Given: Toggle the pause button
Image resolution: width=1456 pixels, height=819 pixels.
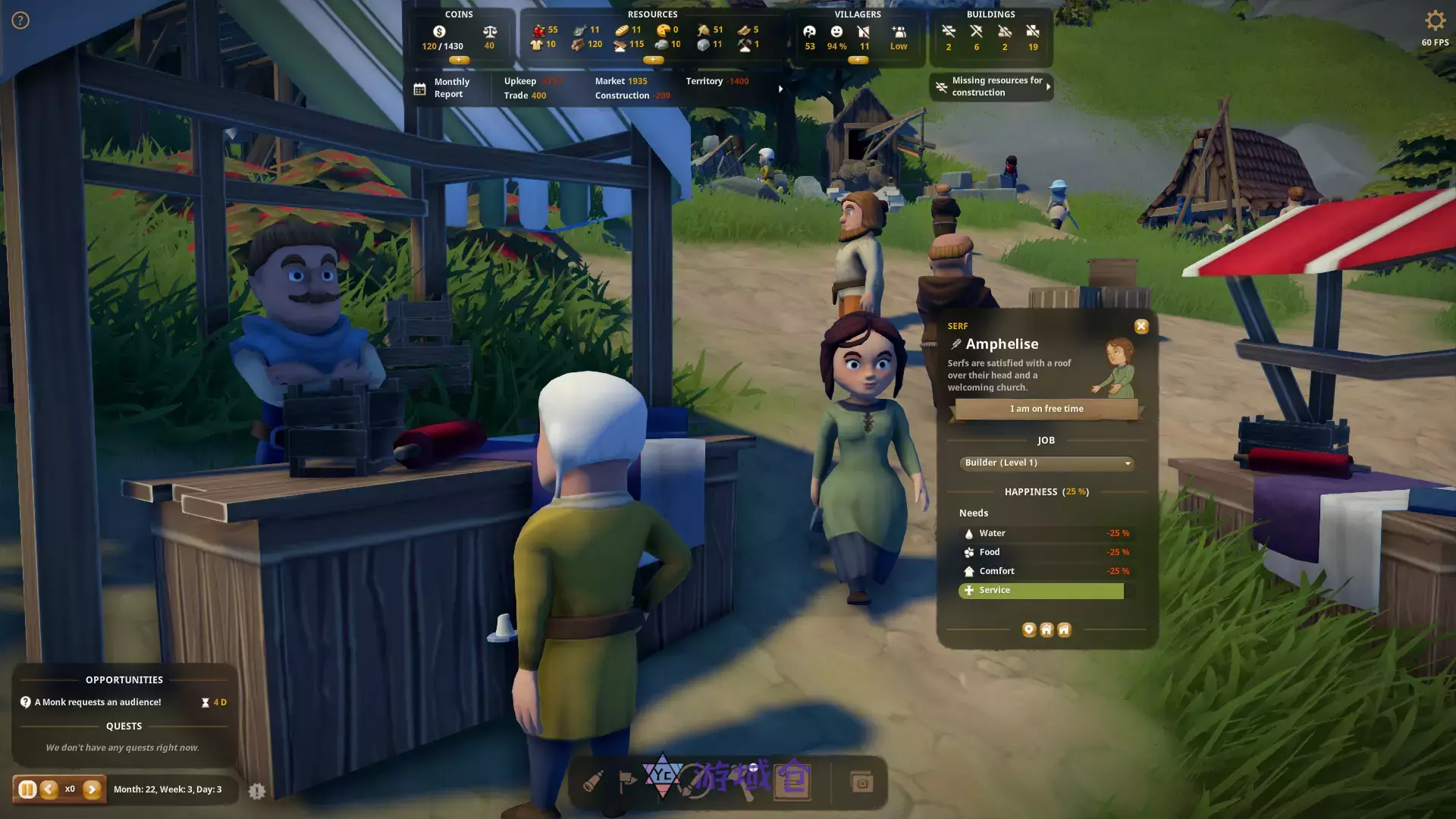Looking at the screenshot, I should 27,789.
